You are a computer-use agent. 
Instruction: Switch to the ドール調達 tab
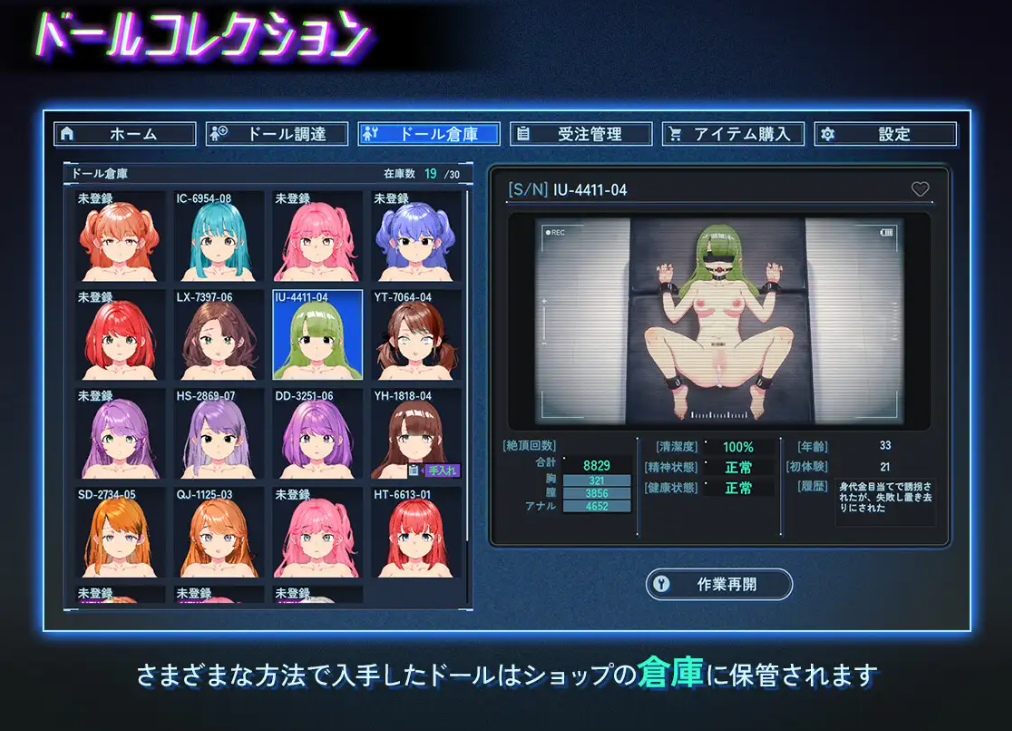277,134
